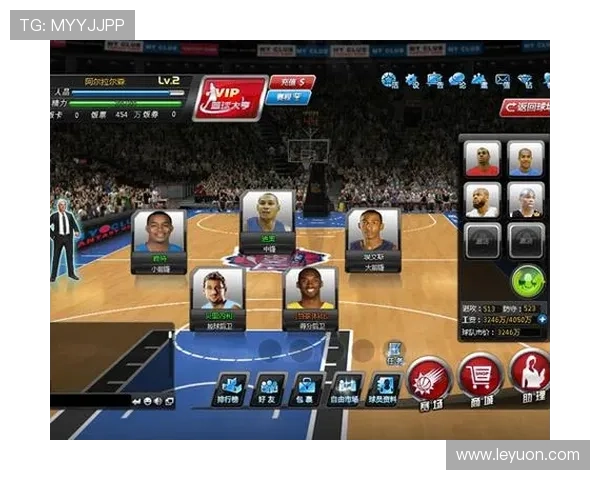Open the shopping cart 商城 shop
600x480 pixels.
pos(480,378)
